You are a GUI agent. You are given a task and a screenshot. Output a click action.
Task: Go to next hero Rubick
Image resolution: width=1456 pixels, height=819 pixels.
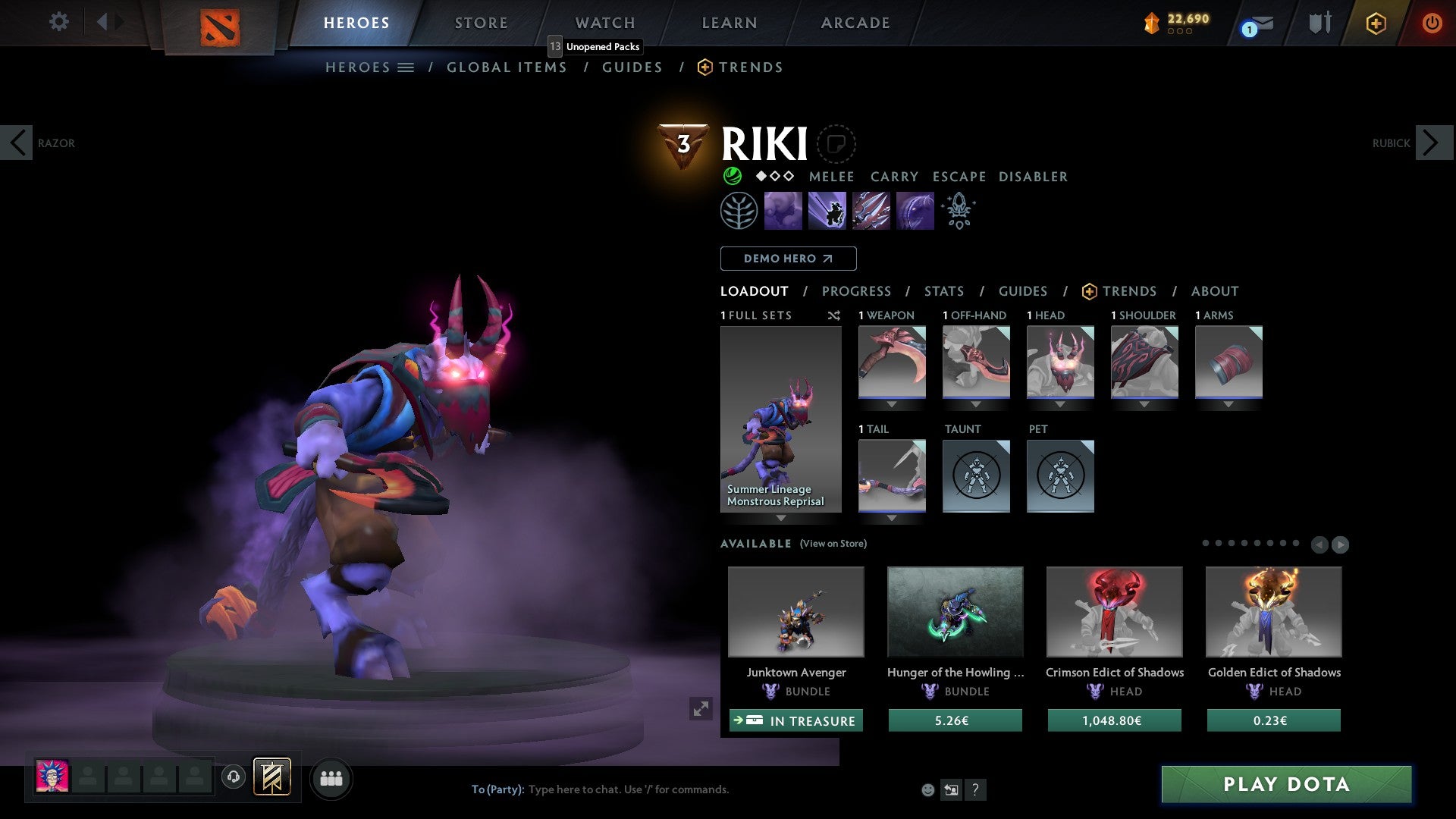tap(1432, 143)
